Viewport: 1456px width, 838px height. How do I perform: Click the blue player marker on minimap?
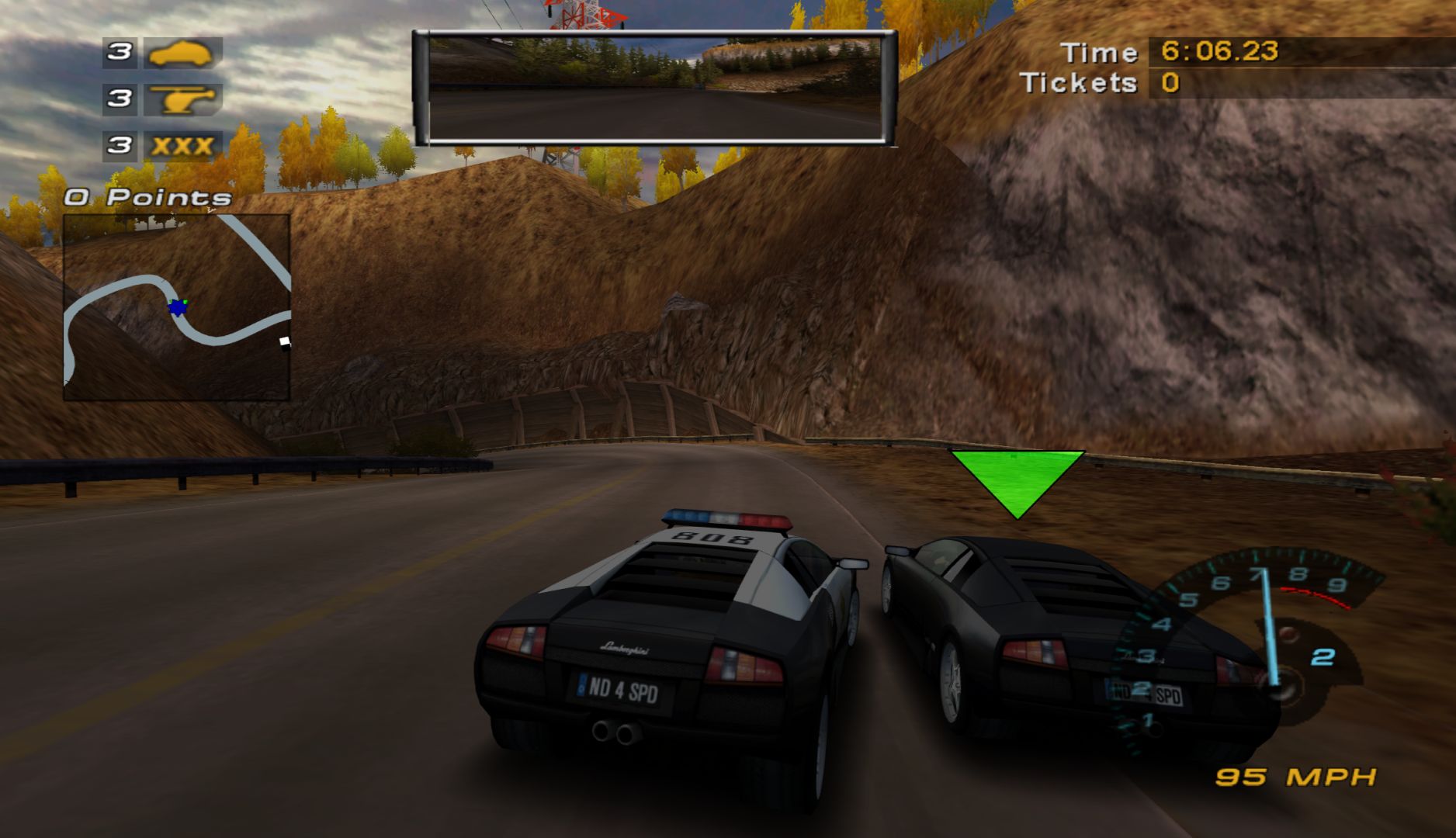click(178, 307)
